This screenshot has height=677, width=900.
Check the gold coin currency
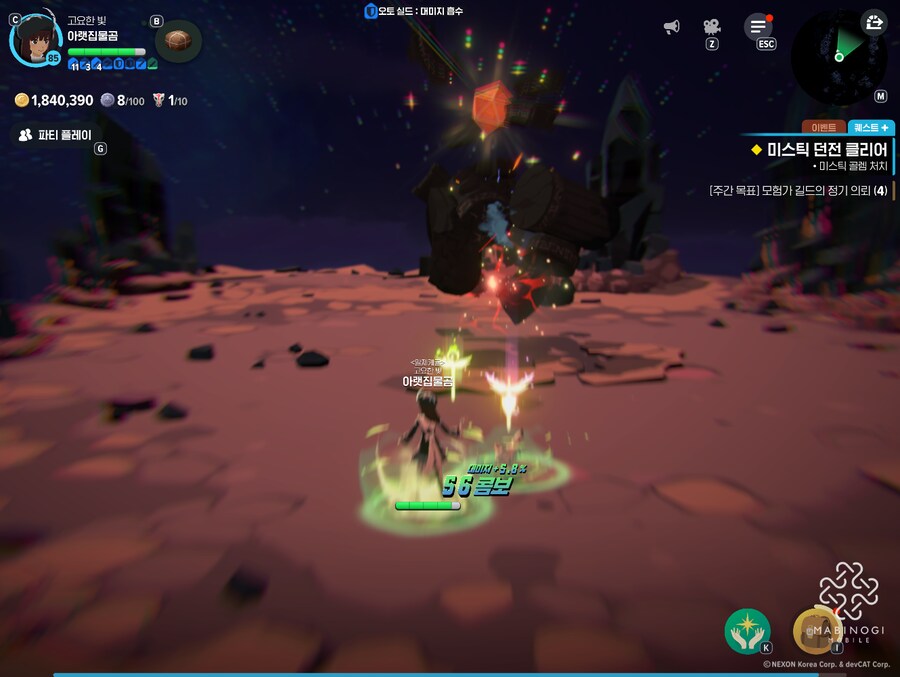(54, 100)
